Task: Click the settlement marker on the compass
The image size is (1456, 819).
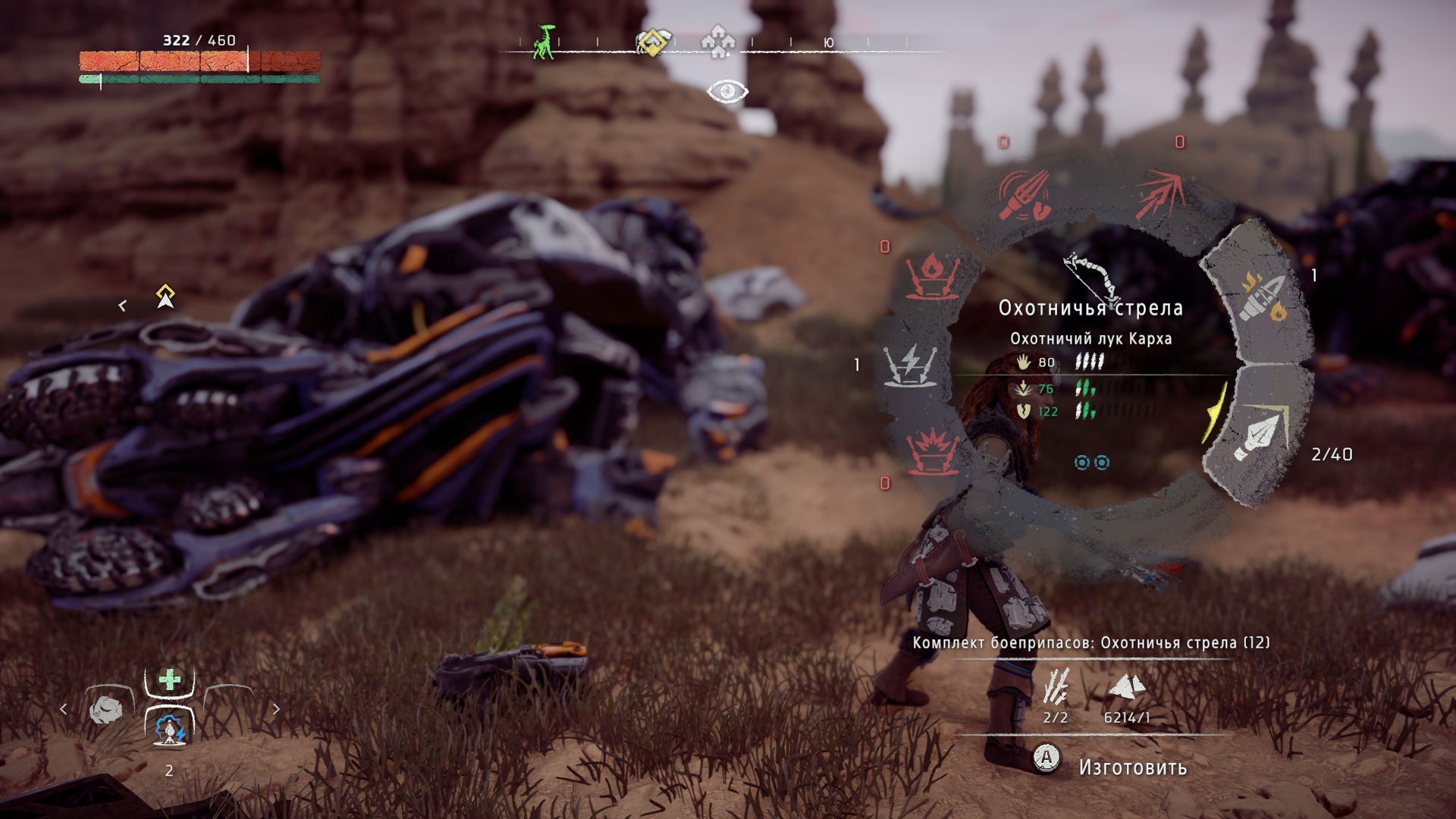Action: (717, 41)
